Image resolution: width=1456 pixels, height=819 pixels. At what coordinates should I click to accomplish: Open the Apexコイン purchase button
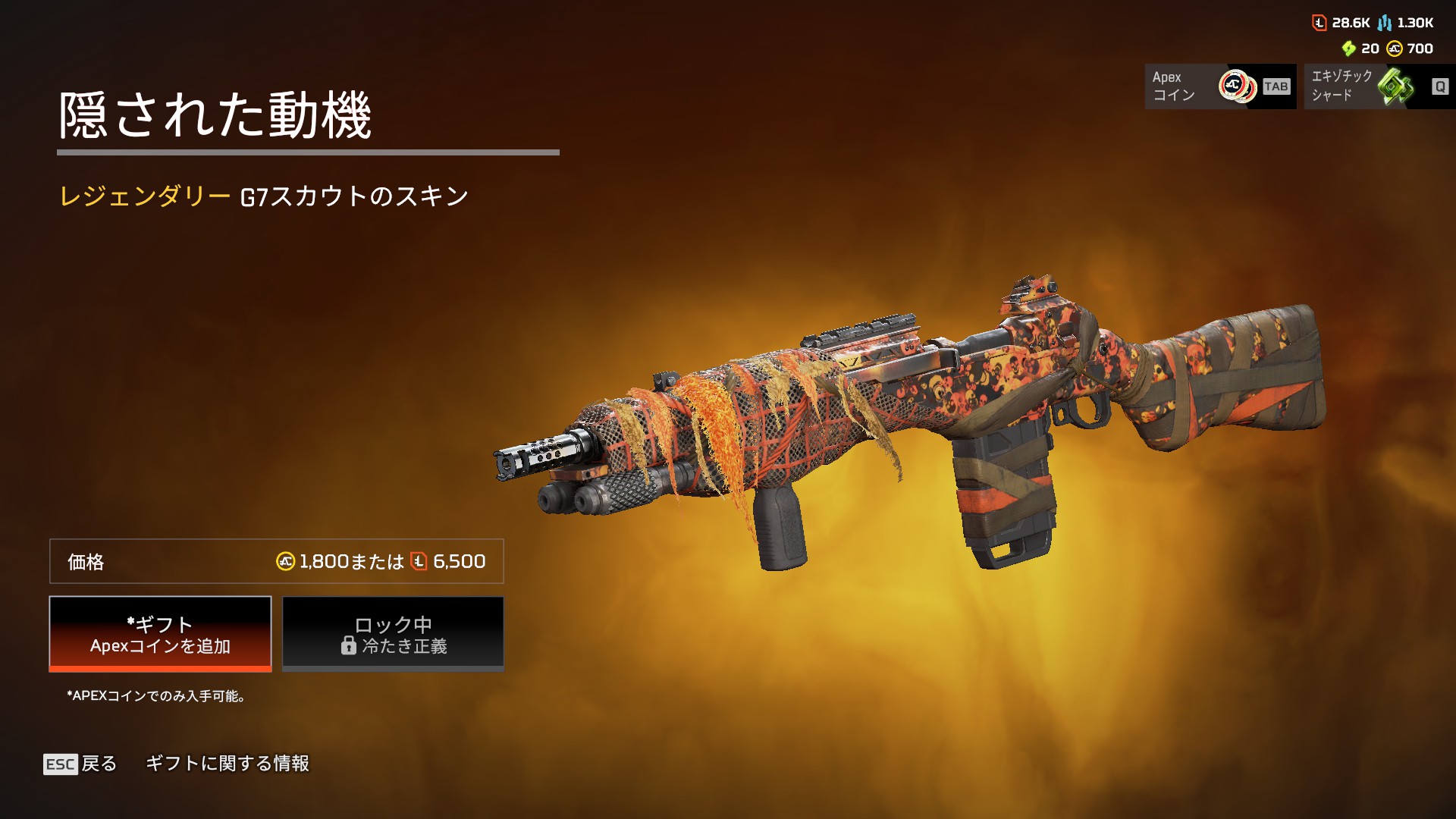tap(1219, 86)
